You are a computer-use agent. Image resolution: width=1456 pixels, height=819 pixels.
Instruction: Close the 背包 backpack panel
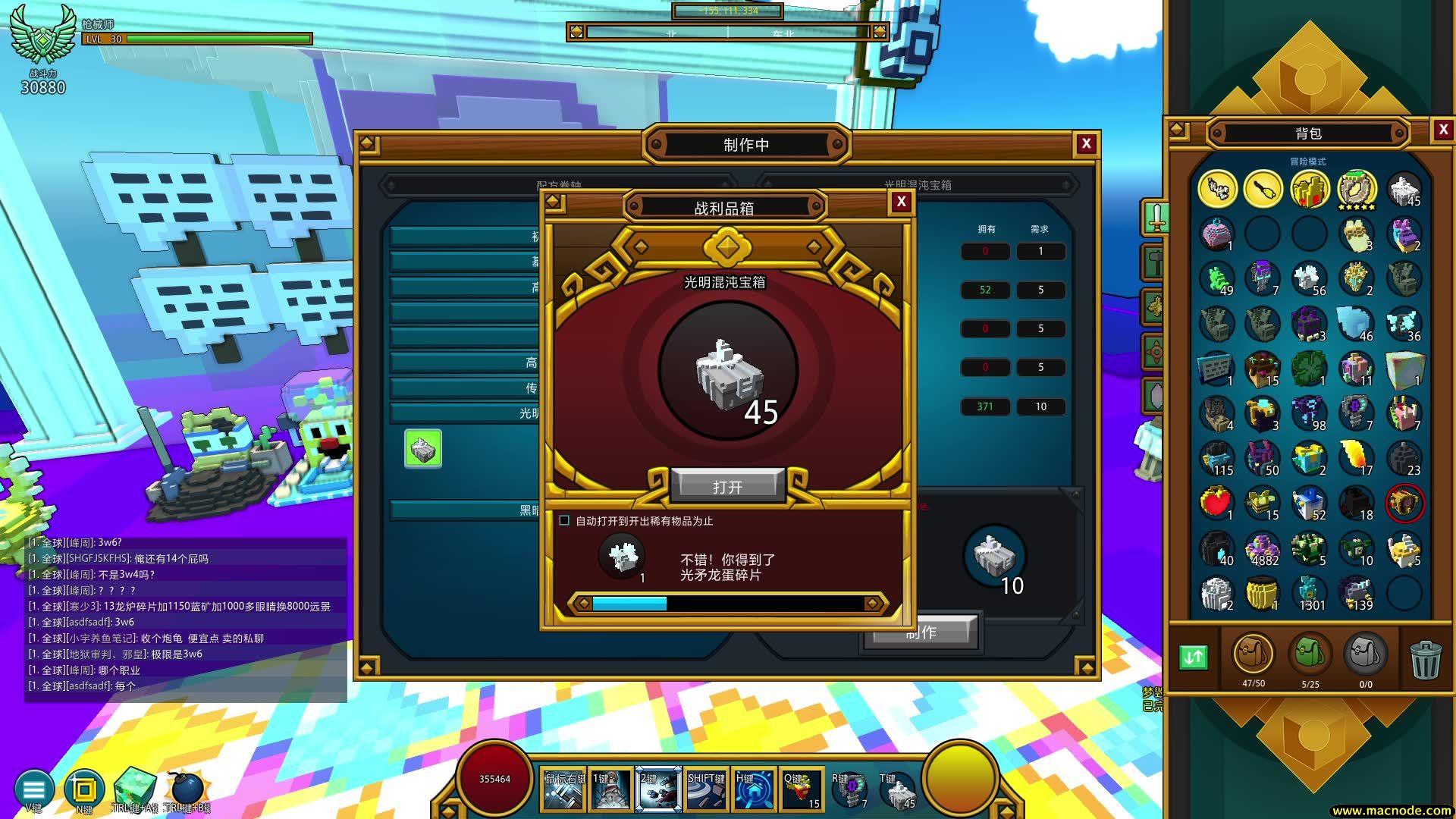[1443, 130]
